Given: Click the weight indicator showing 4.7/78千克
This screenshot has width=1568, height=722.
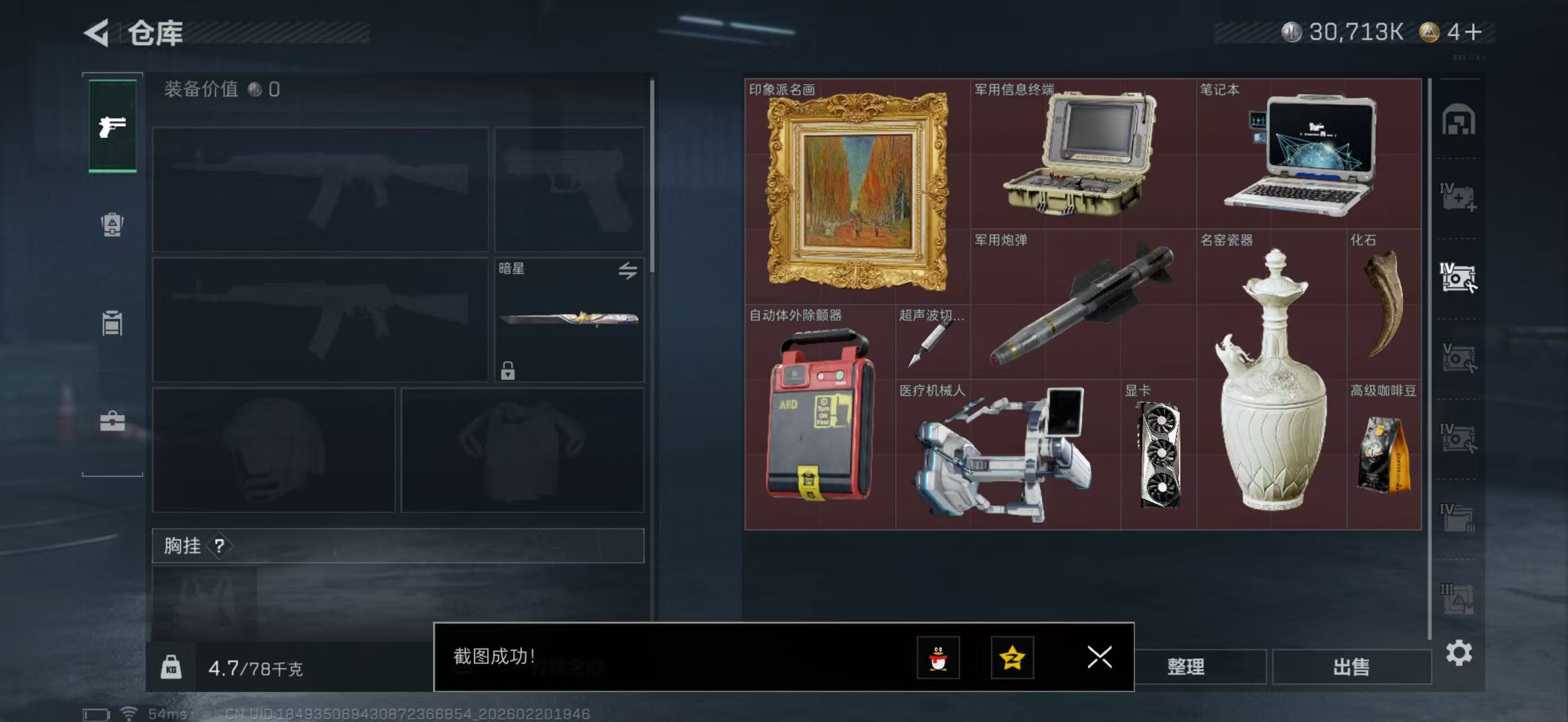Looking at the screenshot, I should click(x=255, y=668).
